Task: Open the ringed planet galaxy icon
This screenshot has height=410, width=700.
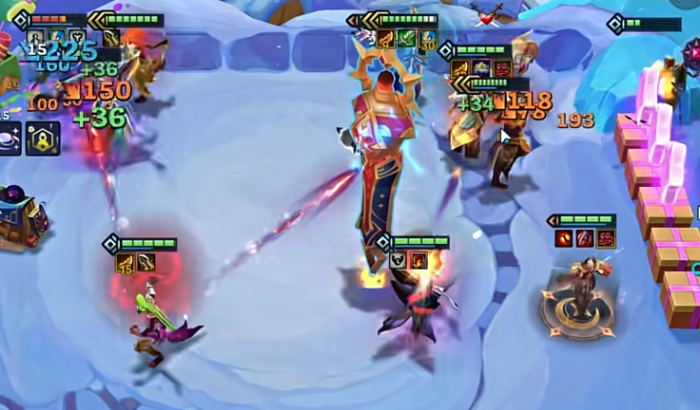Action: coord(9,139)
